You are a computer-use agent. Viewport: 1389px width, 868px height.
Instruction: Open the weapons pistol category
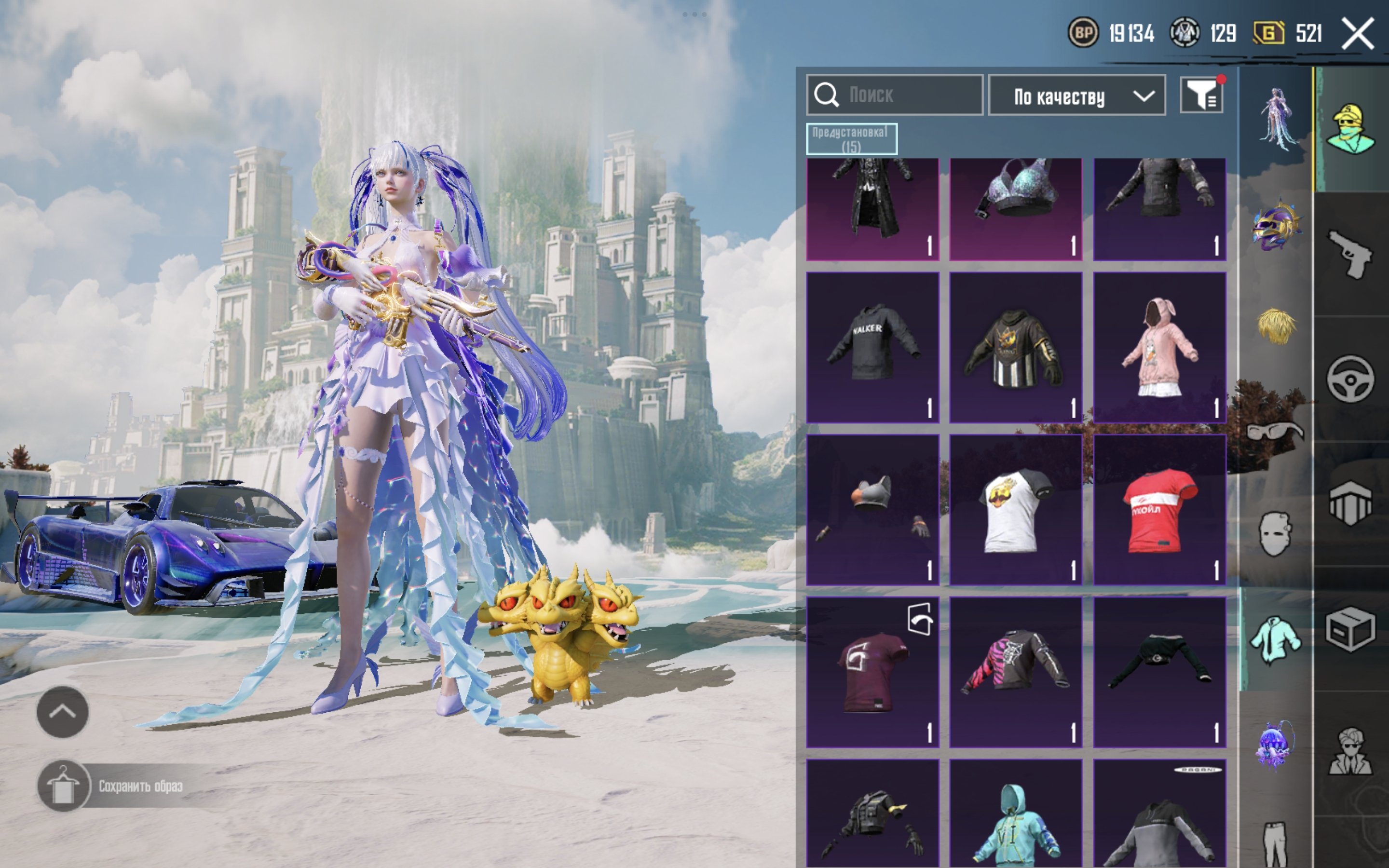click(1350, 254)
